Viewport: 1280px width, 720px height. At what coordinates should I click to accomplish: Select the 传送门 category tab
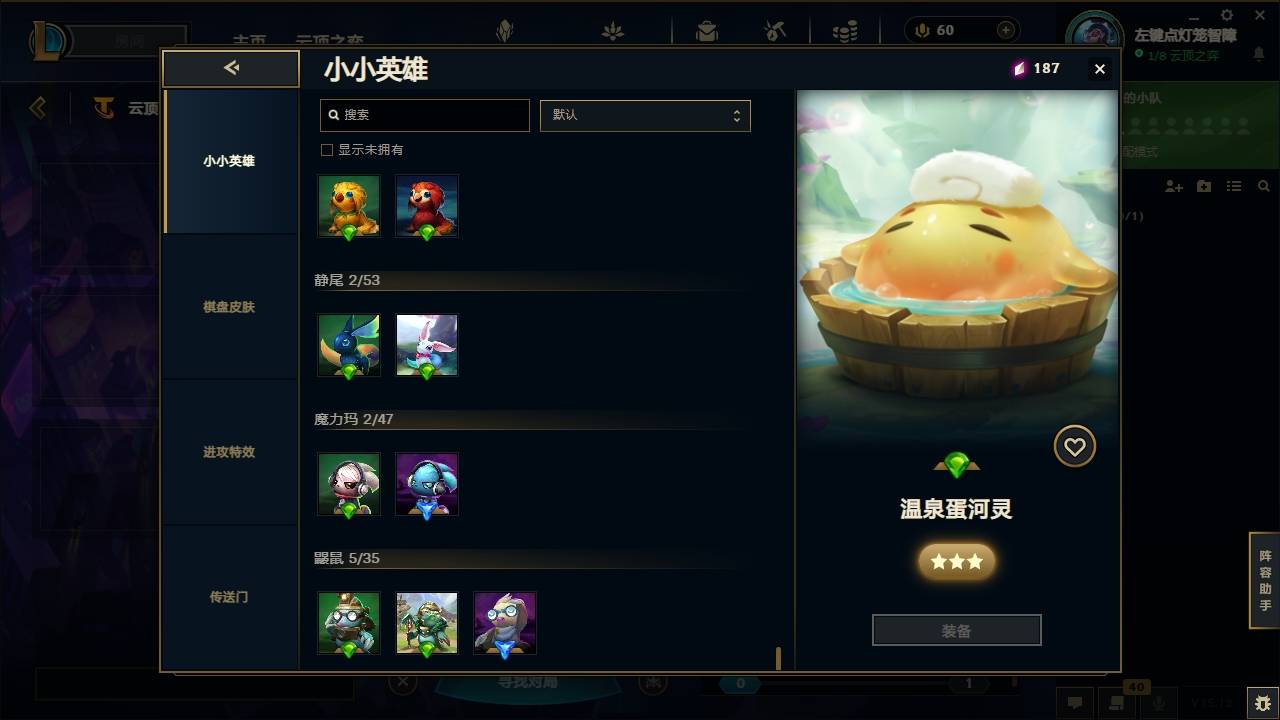pyautogui.click(x=230, y=597)
